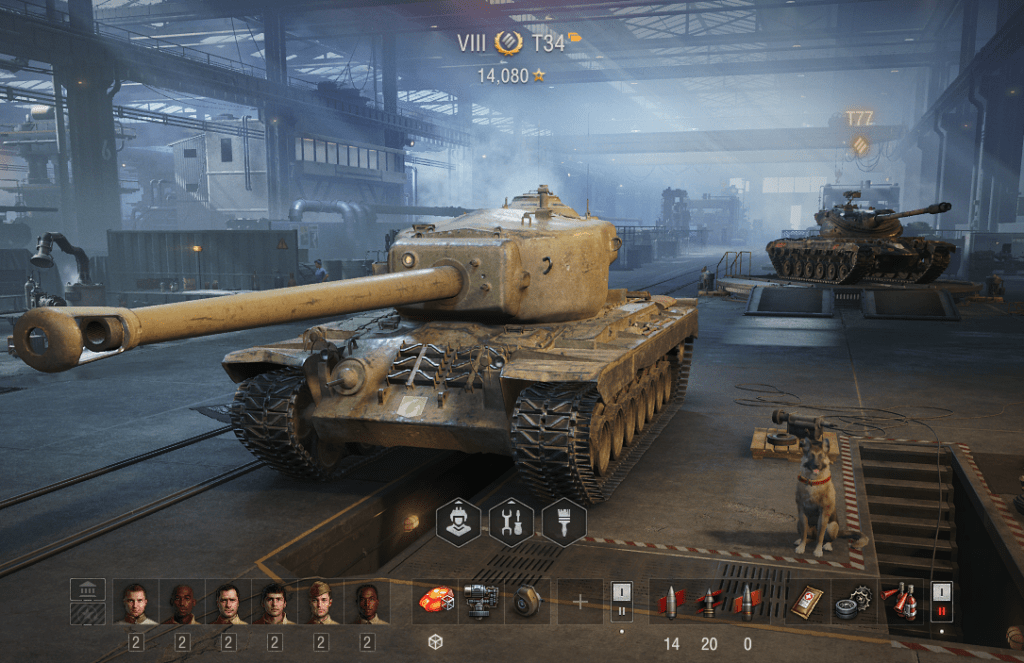
Task: Click the T77 vehicle marker label
Action: pos(859,119)
